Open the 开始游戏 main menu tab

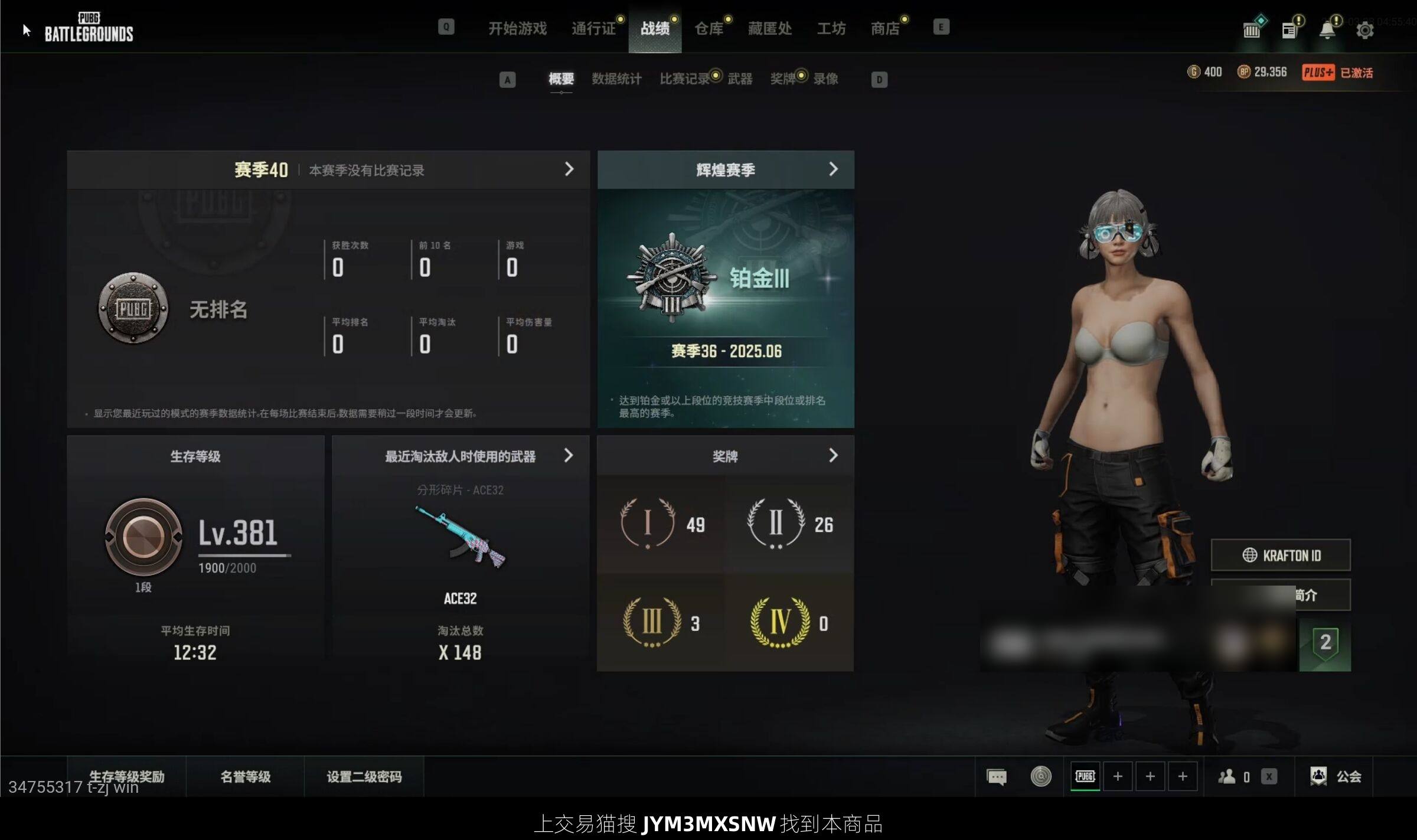tap(517, 28)
